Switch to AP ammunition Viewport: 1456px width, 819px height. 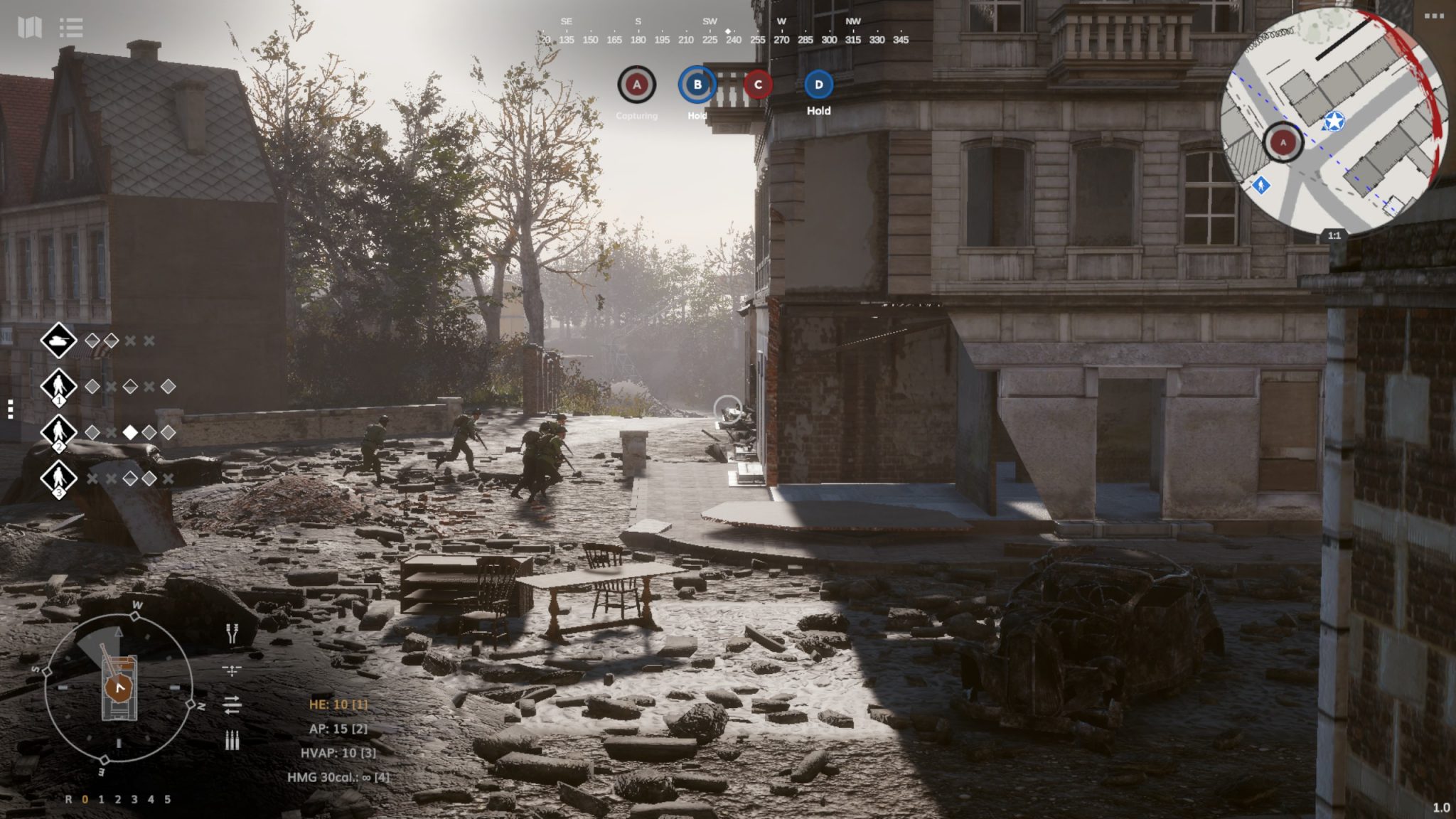coord(338,729)
